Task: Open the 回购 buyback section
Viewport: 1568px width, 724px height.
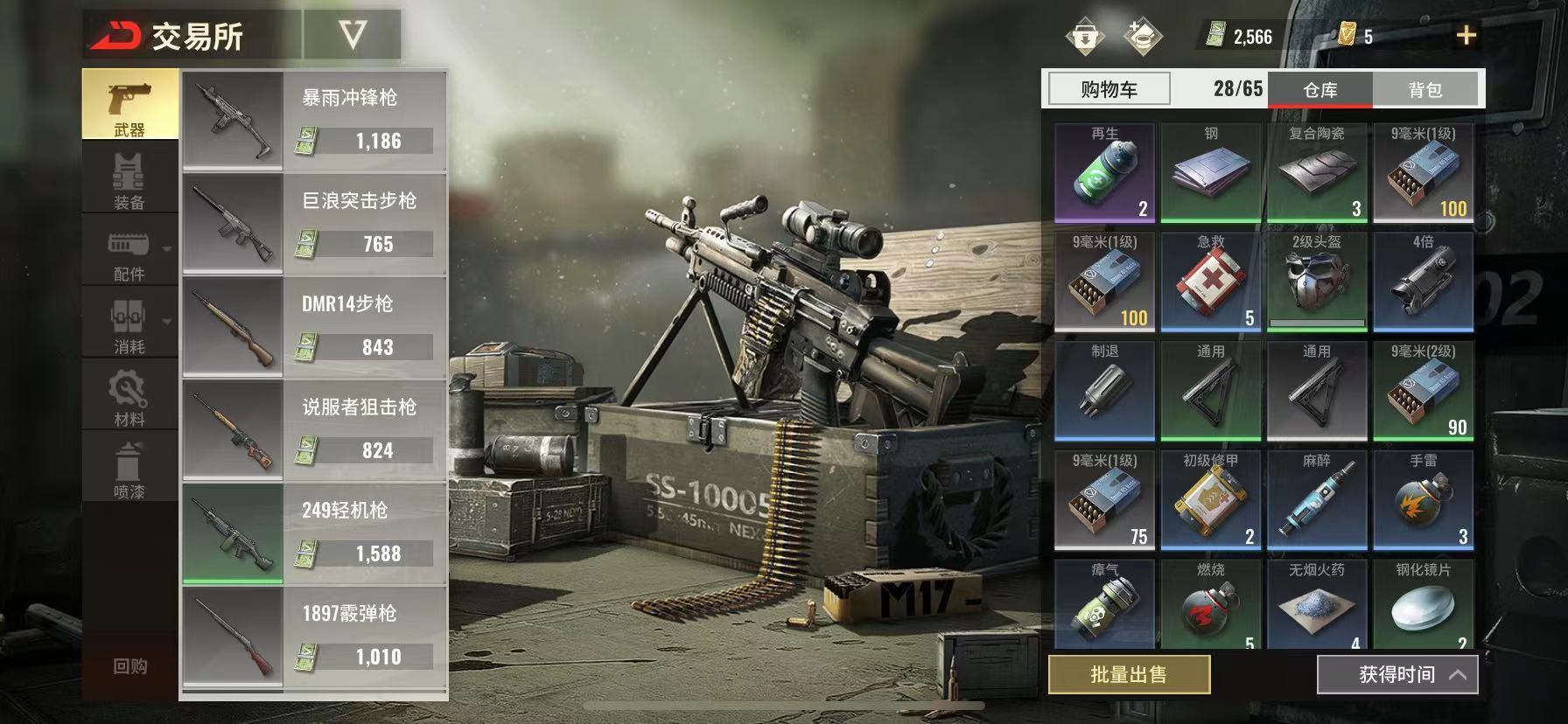Action: click(x=129, y=666)
